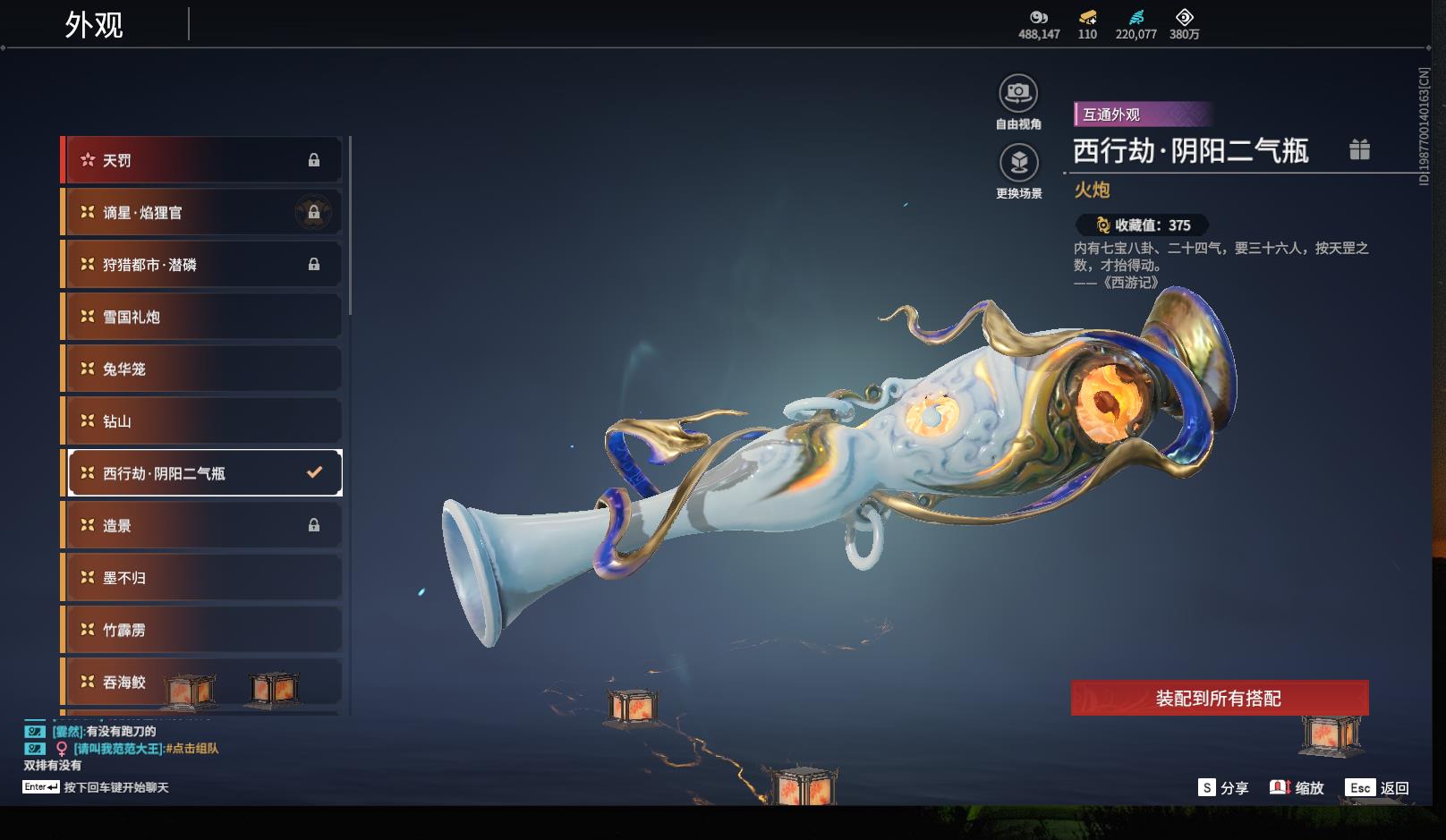Select the 墨不归 skin
This screenshot has width=1446, height=840.
pyautogui.click(x=203, y=577)
